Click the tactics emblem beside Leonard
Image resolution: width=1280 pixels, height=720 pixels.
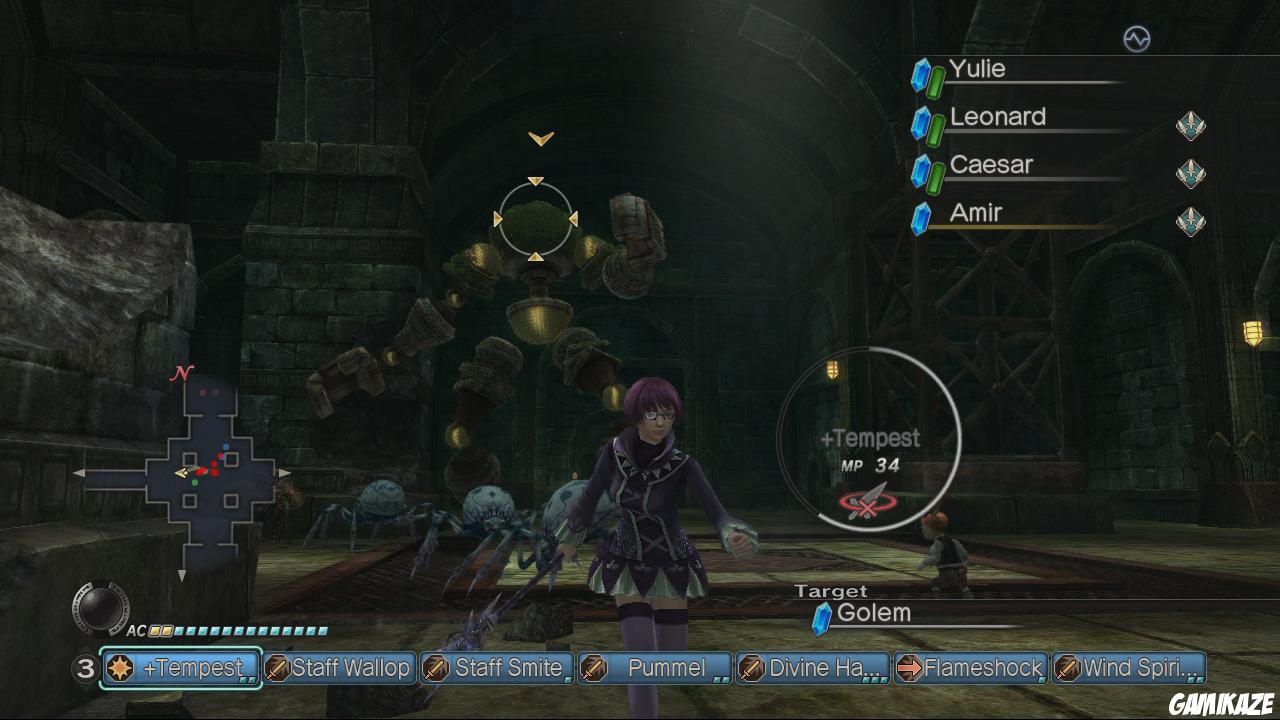pos(1190,126)
